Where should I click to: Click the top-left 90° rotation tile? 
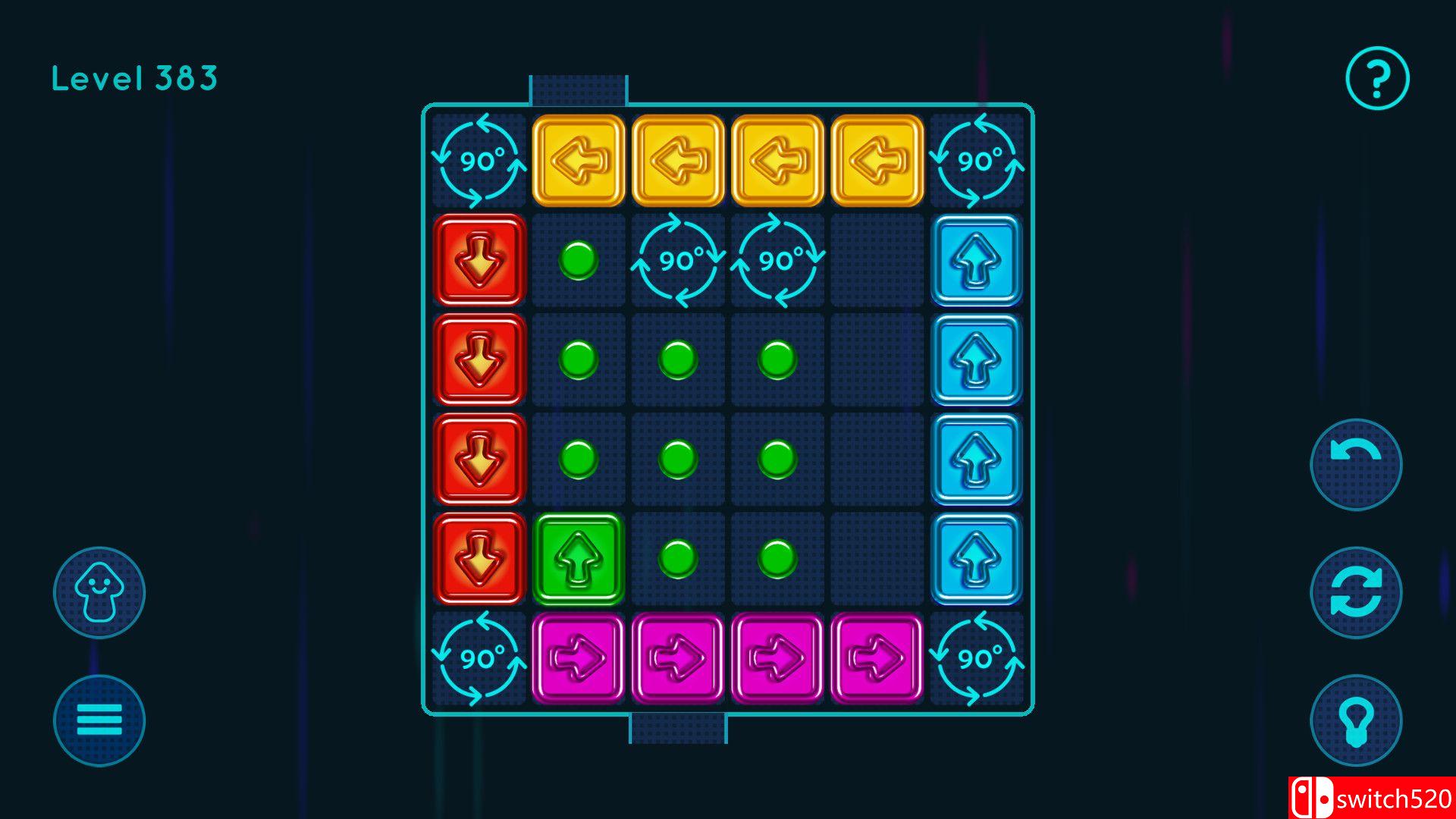[479, 161]
